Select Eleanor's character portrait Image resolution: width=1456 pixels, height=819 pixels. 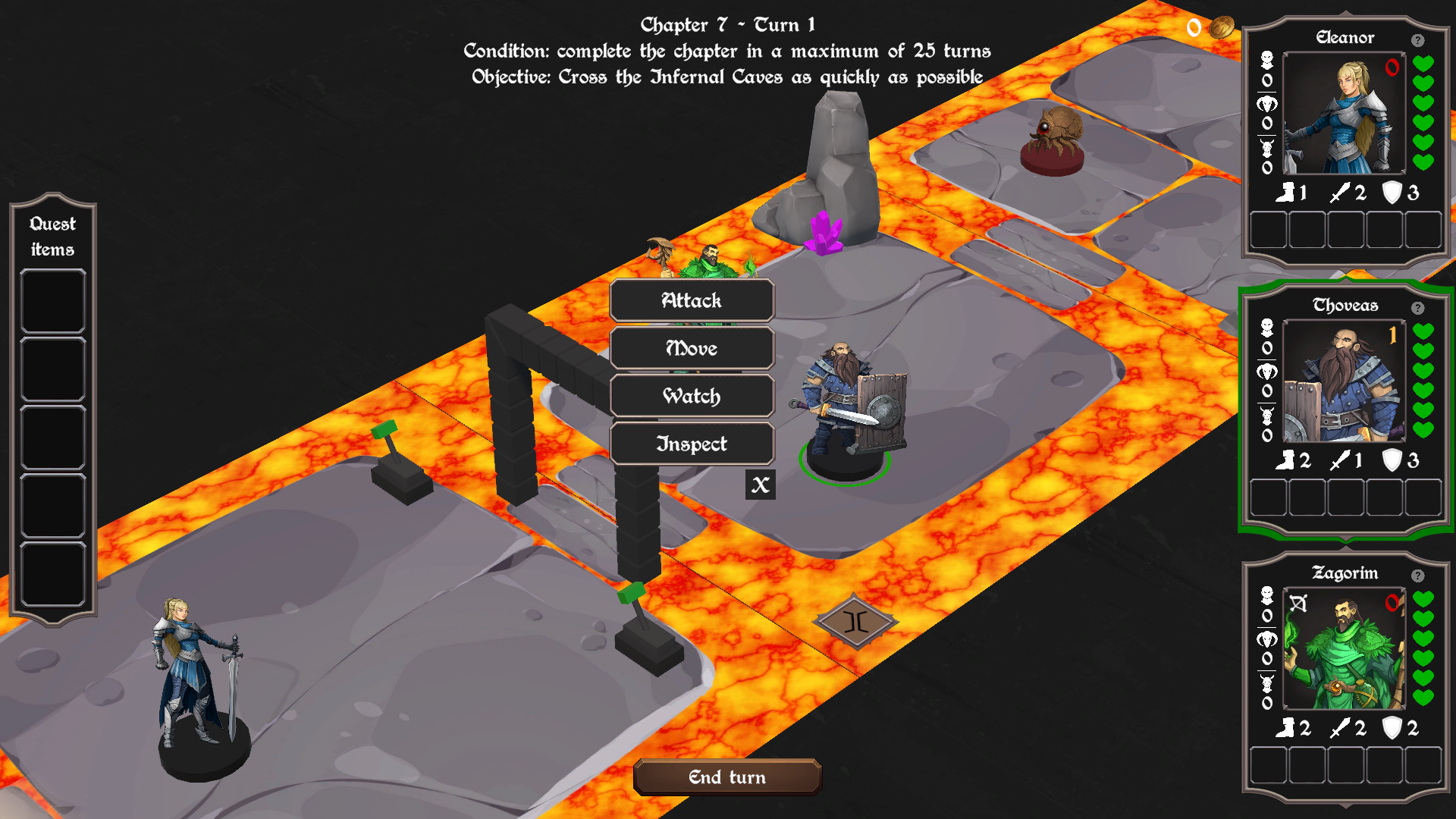click(x=1344, y=114)
